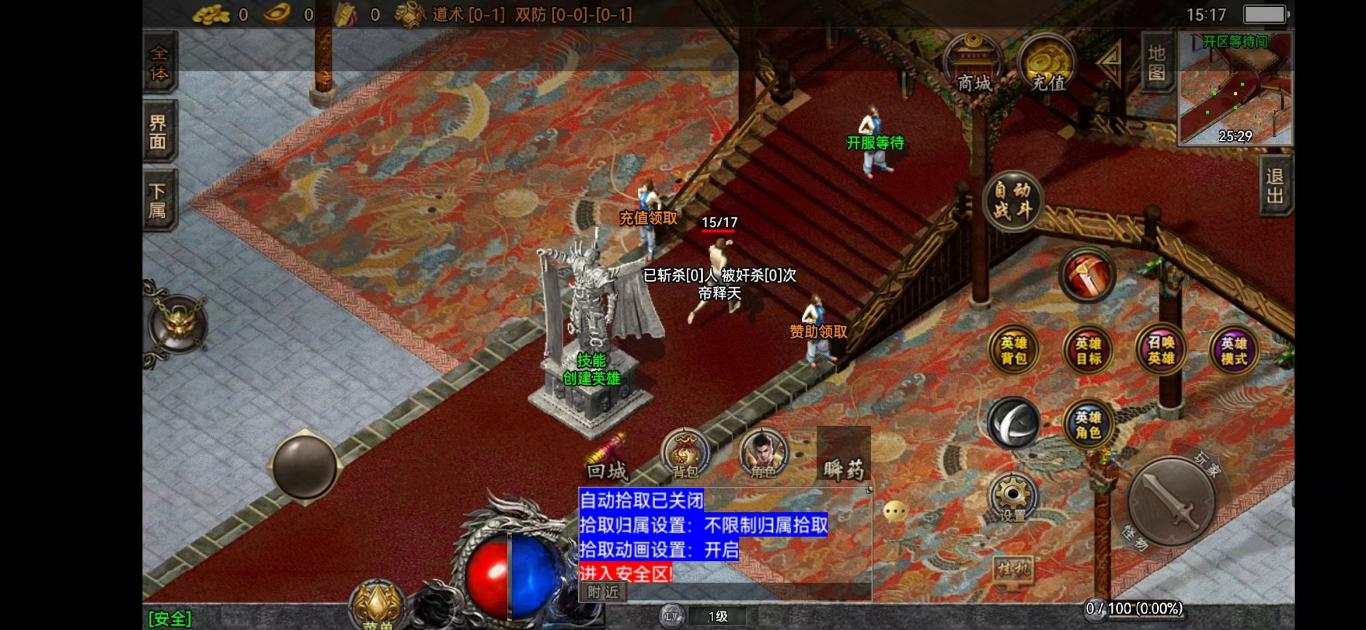1366x630 pixels.
Task: Open 英雄角色 hero character sheet
Action: tap(1088, 424)
